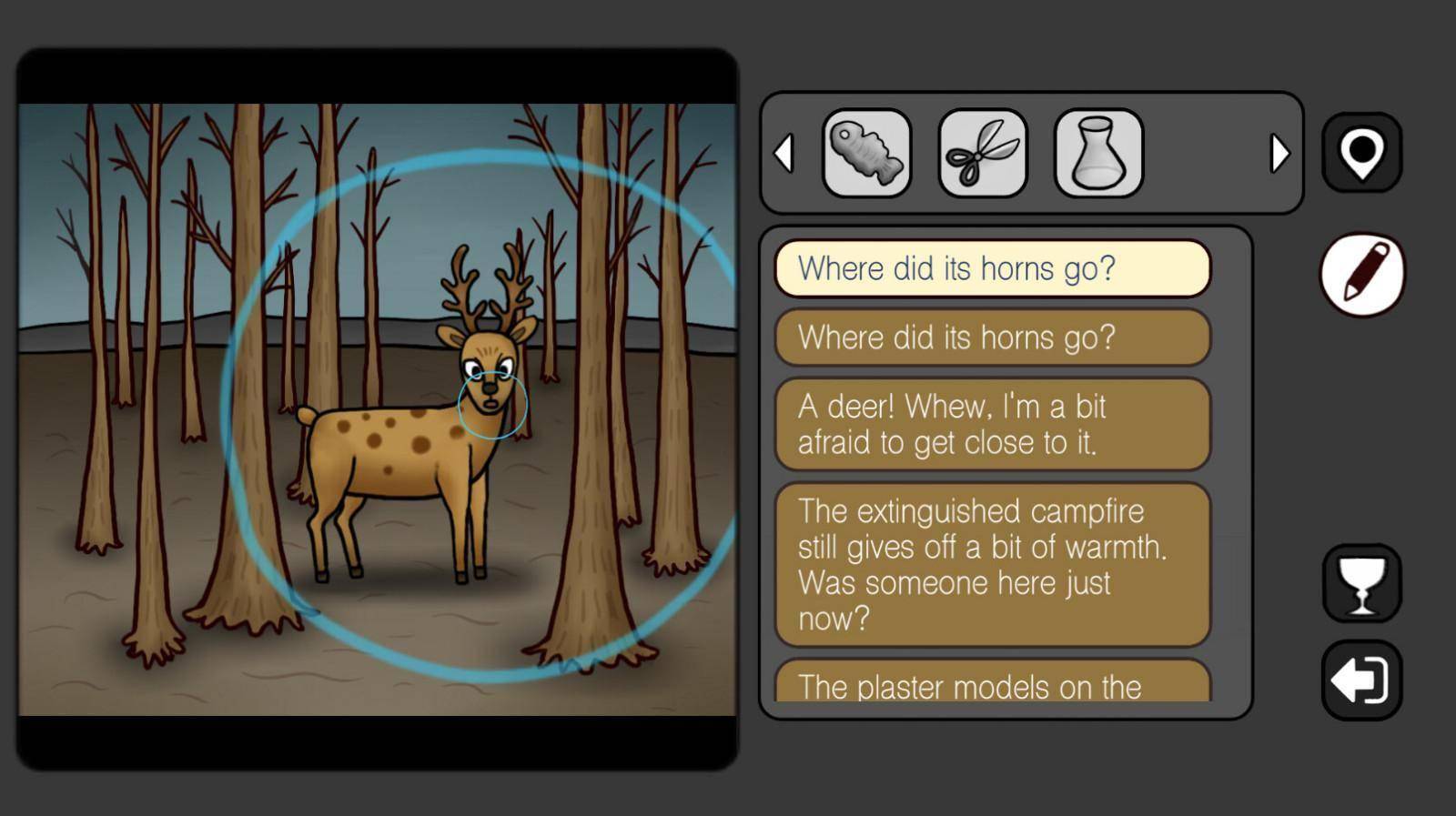Open the pencil notes button
This screenshot has height=816, width=1456.
coord(1362,273)
